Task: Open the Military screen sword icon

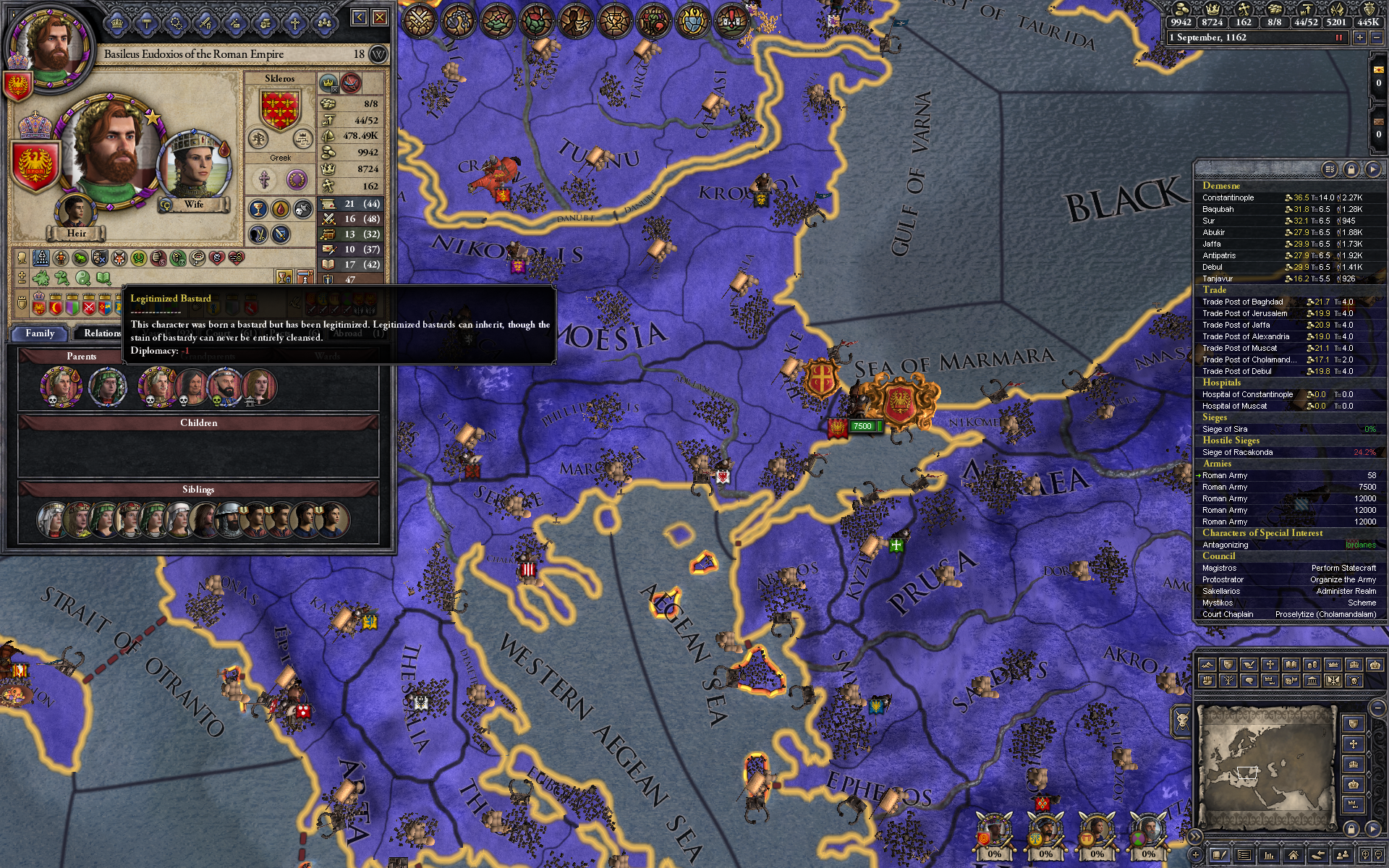Action: (205, 22)
